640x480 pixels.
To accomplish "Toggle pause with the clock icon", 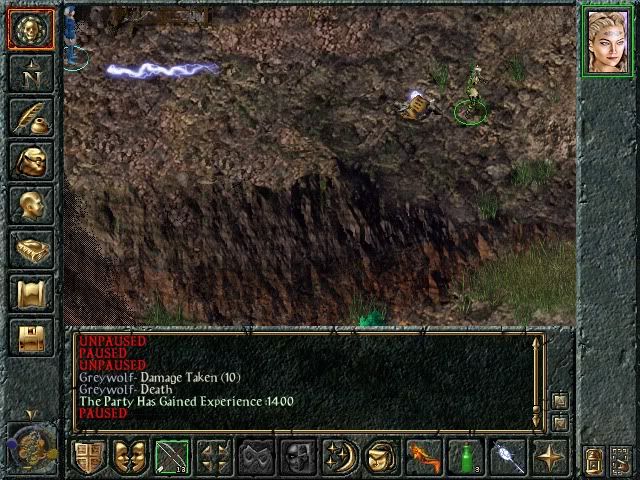I will pos(30,445).
